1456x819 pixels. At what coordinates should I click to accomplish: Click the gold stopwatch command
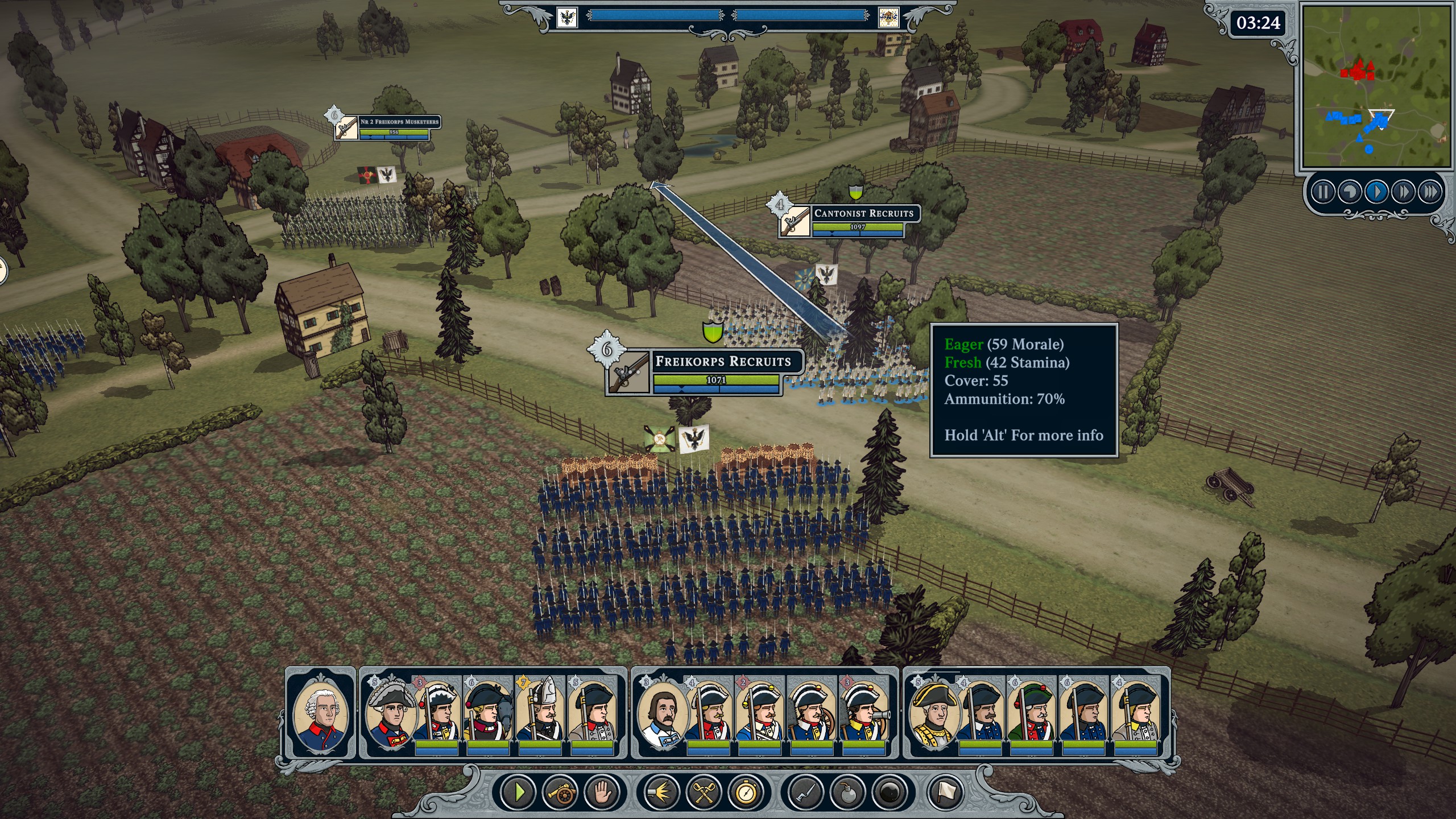tap(746, 792)
